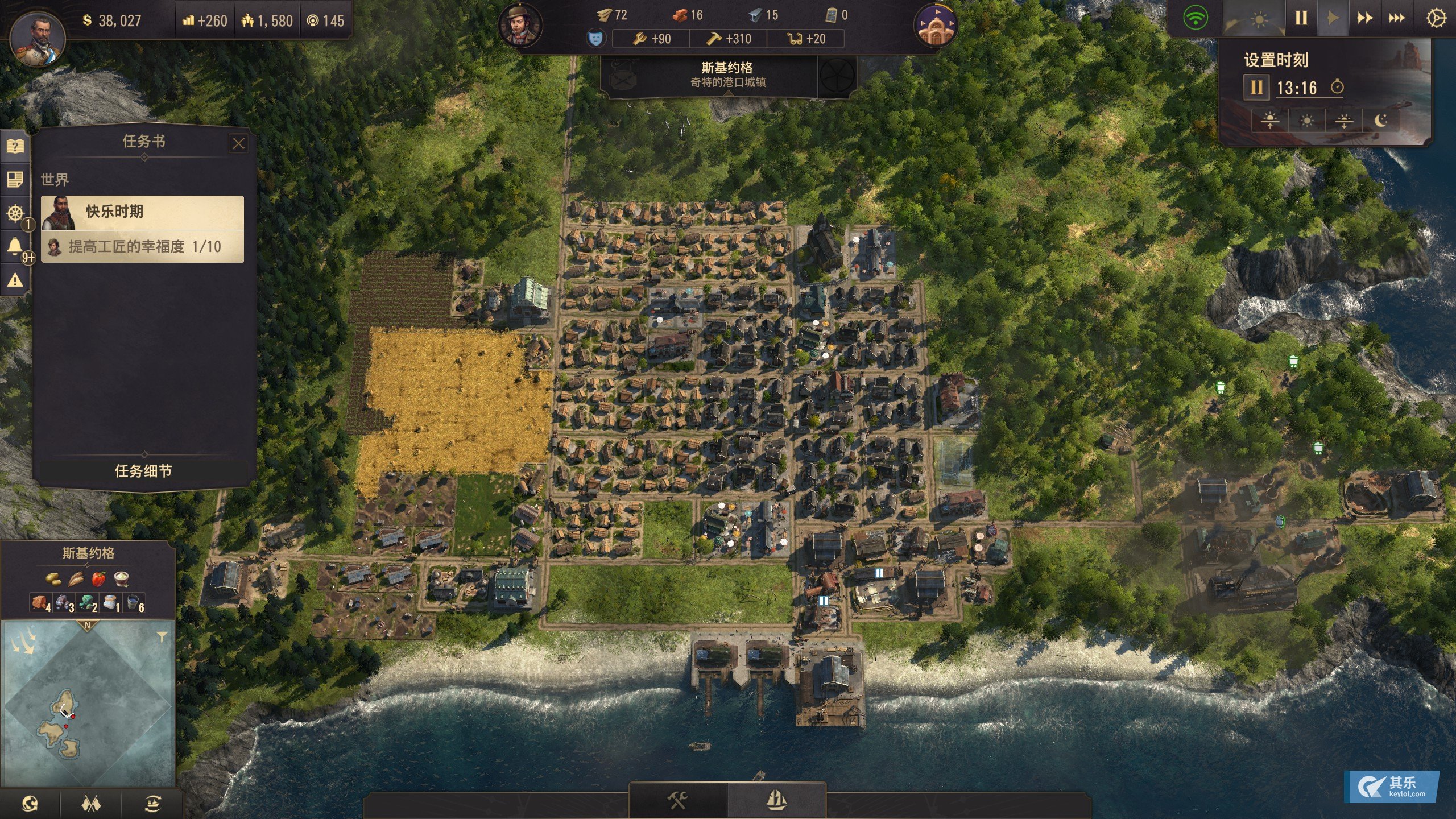This screenshot has height=819, width=1456.
Task: Click the minimap filter funnel icon
Action: click(x=162, y=636)
